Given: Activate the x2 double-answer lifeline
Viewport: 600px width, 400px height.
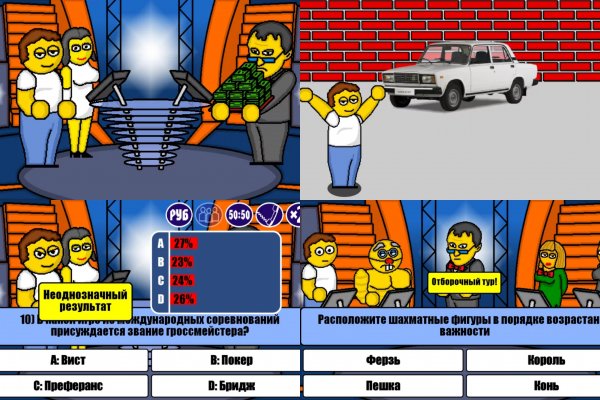Looking at the screenshot, I should [x=294, y=214].
